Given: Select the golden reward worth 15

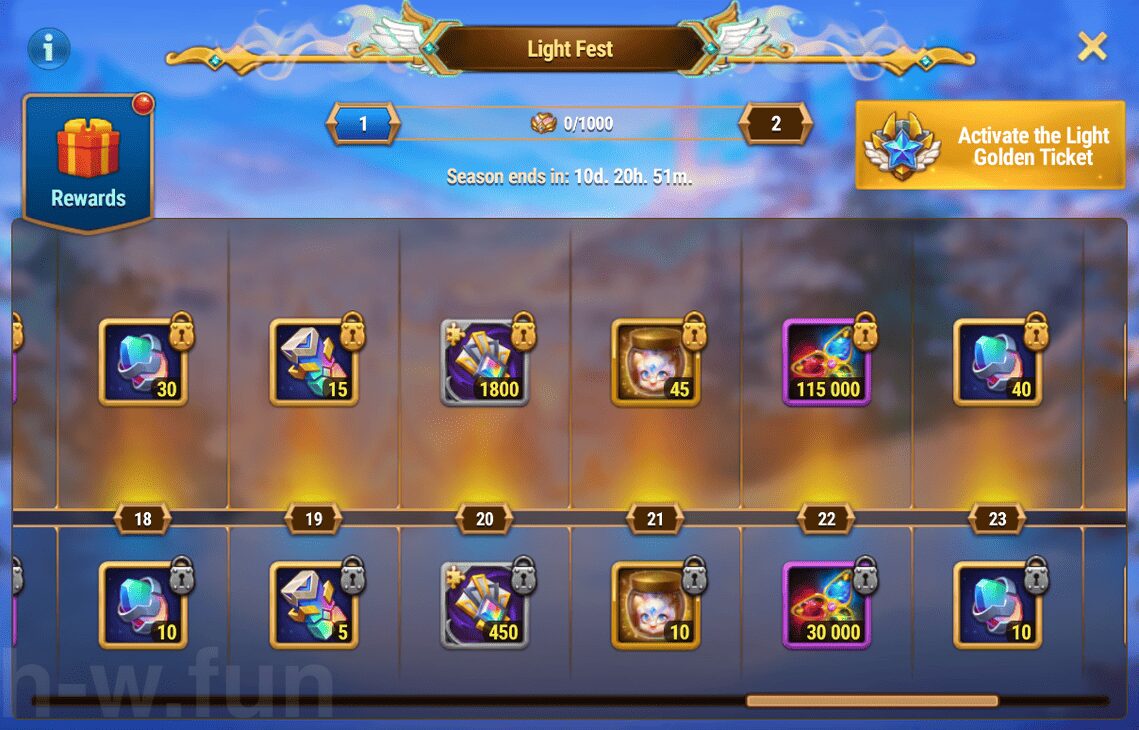Looking at the screenshot, I should (314, 362).
